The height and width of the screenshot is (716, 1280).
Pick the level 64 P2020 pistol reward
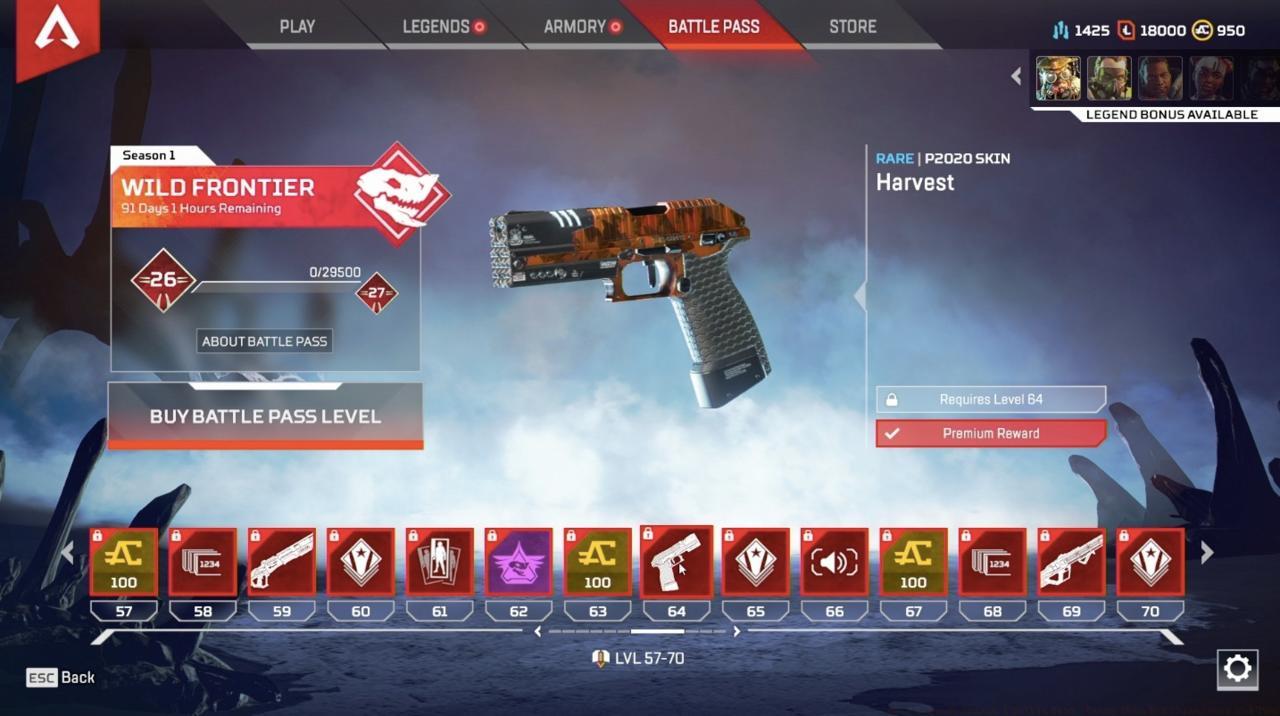tap(676, 562)
